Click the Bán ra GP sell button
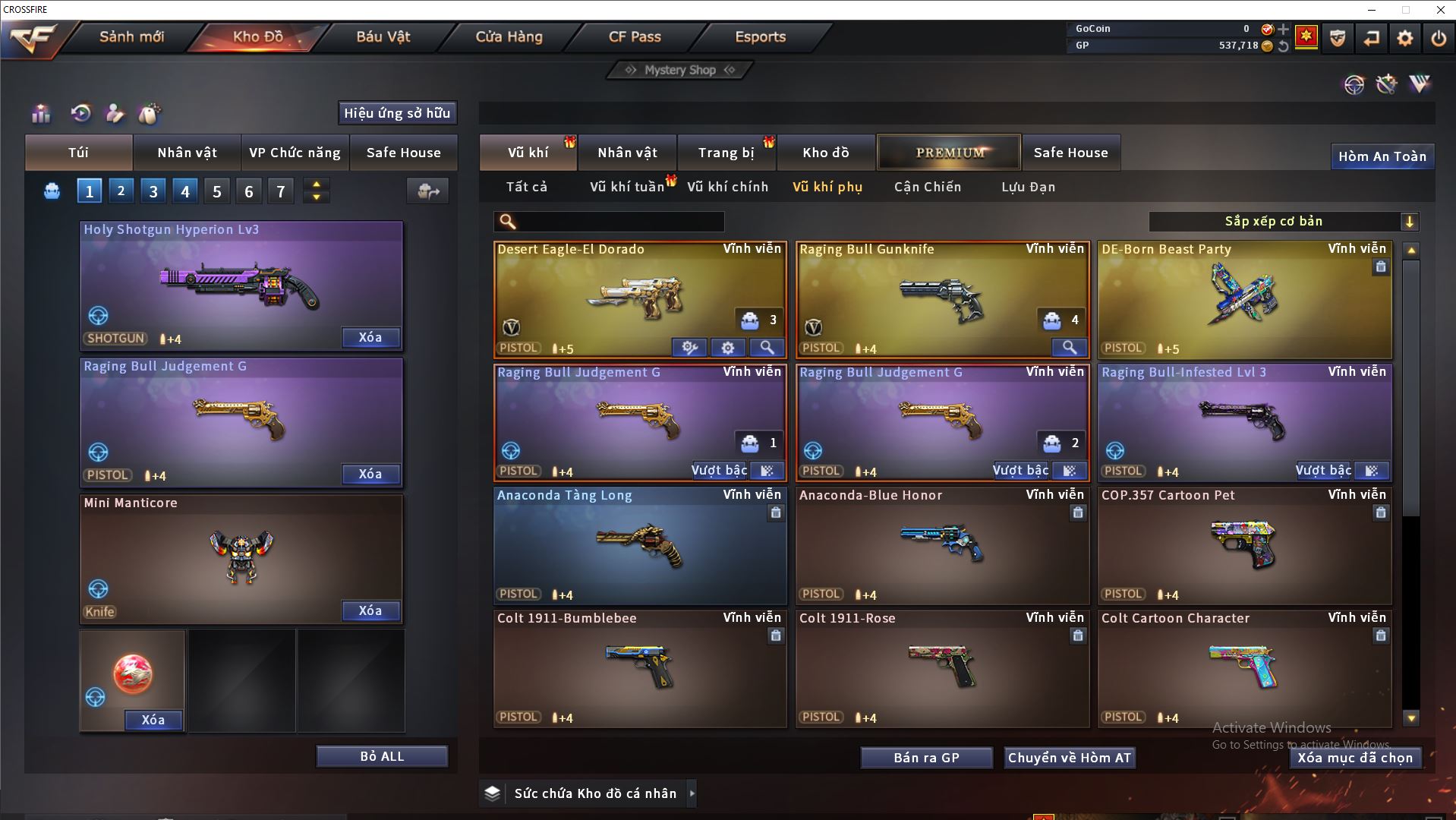The image size is (1456, 820). (x=926, y=758)
